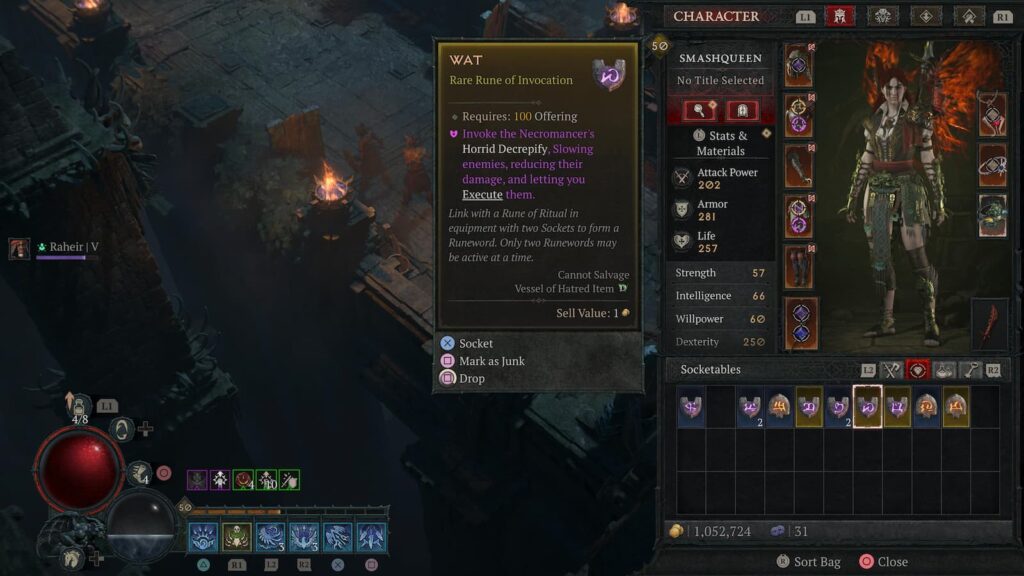Click the magnifying glass button under Smashqueen

[699, 110]
